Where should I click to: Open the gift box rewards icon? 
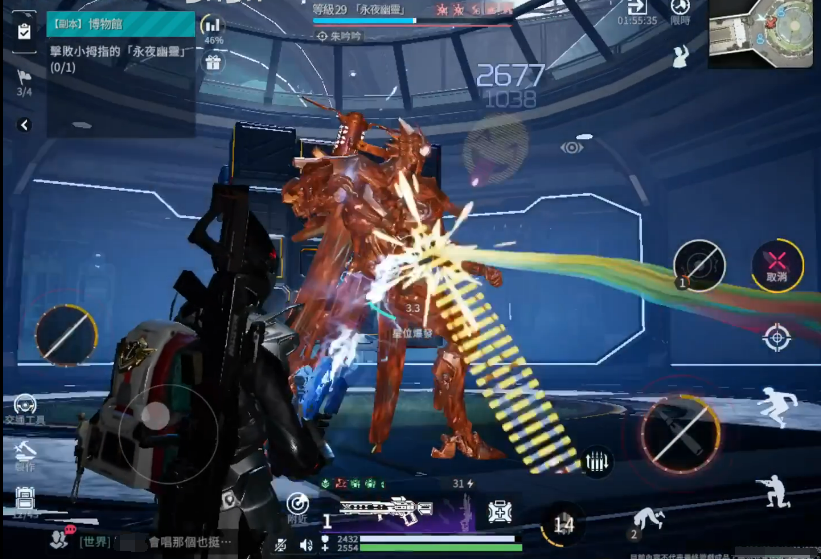[213, 63]
